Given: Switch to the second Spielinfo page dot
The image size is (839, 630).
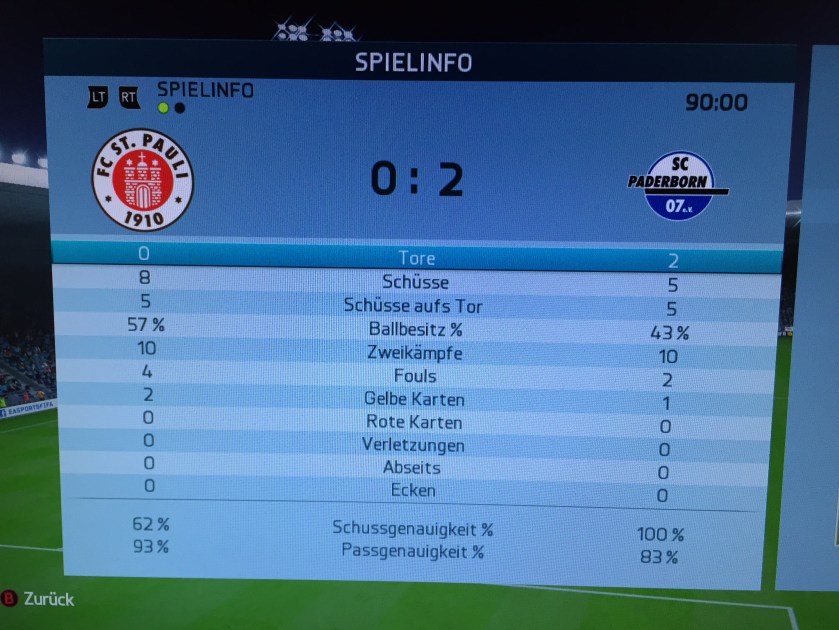Looking at the screenshot, I should coord(180,108).
